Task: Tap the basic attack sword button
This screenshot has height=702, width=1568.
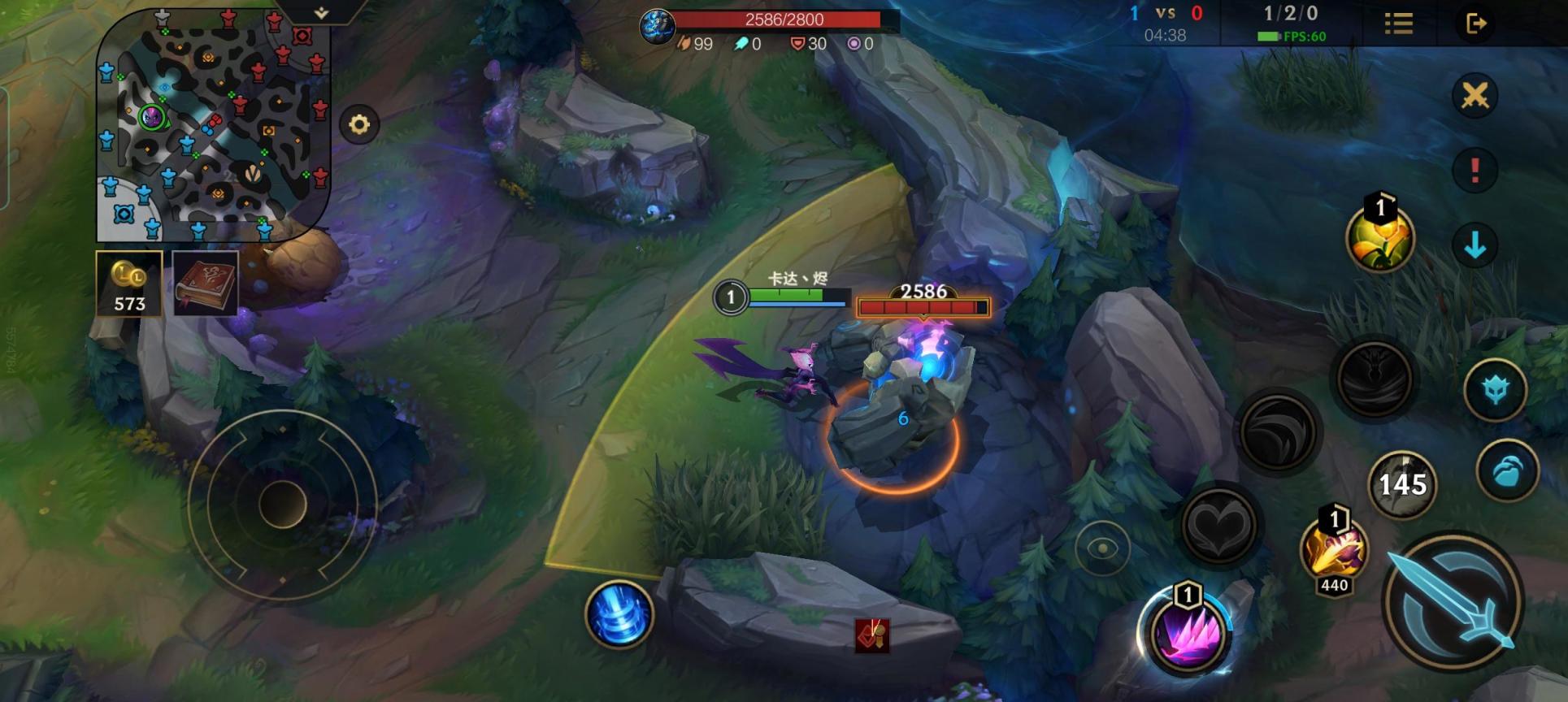Action: click(x=1452, y=601)
